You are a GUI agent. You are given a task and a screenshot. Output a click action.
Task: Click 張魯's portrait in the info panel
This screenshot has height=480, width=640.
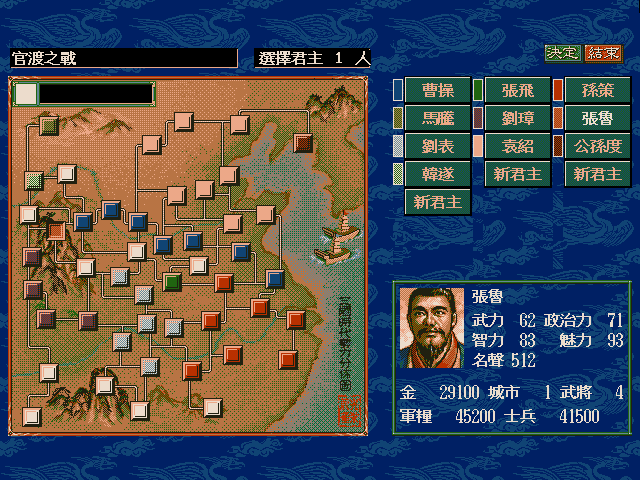[431, 327]
